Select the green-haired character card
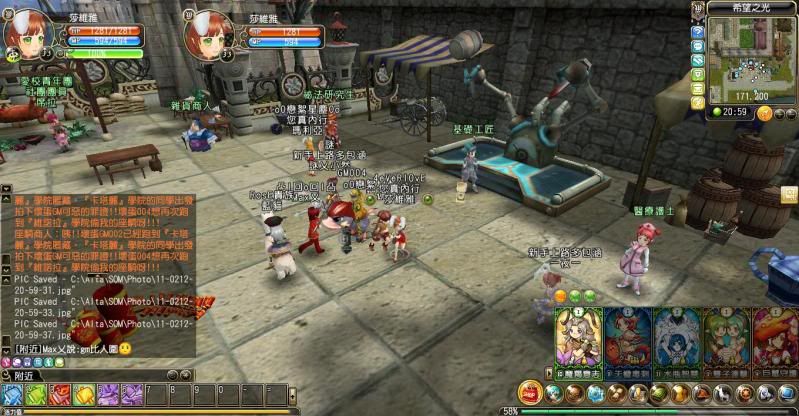Viewport: 799px width, 416px height. point(725,341)
